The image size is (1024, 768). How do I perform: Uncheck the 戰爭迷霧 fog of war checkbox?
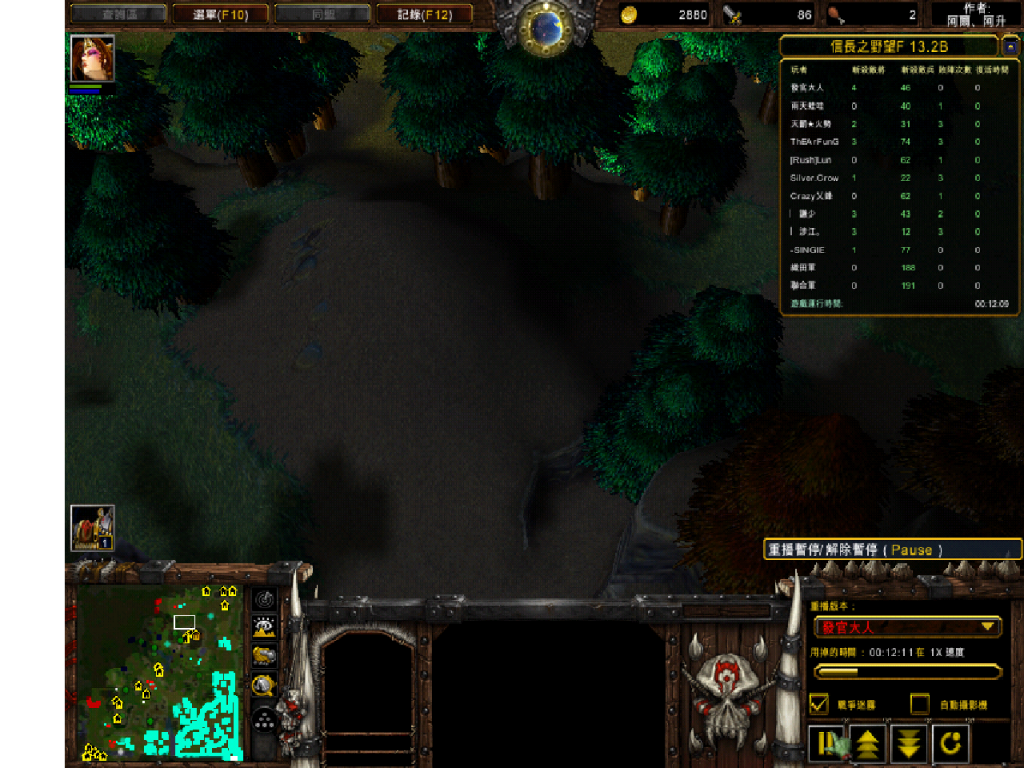coord(819,704)
